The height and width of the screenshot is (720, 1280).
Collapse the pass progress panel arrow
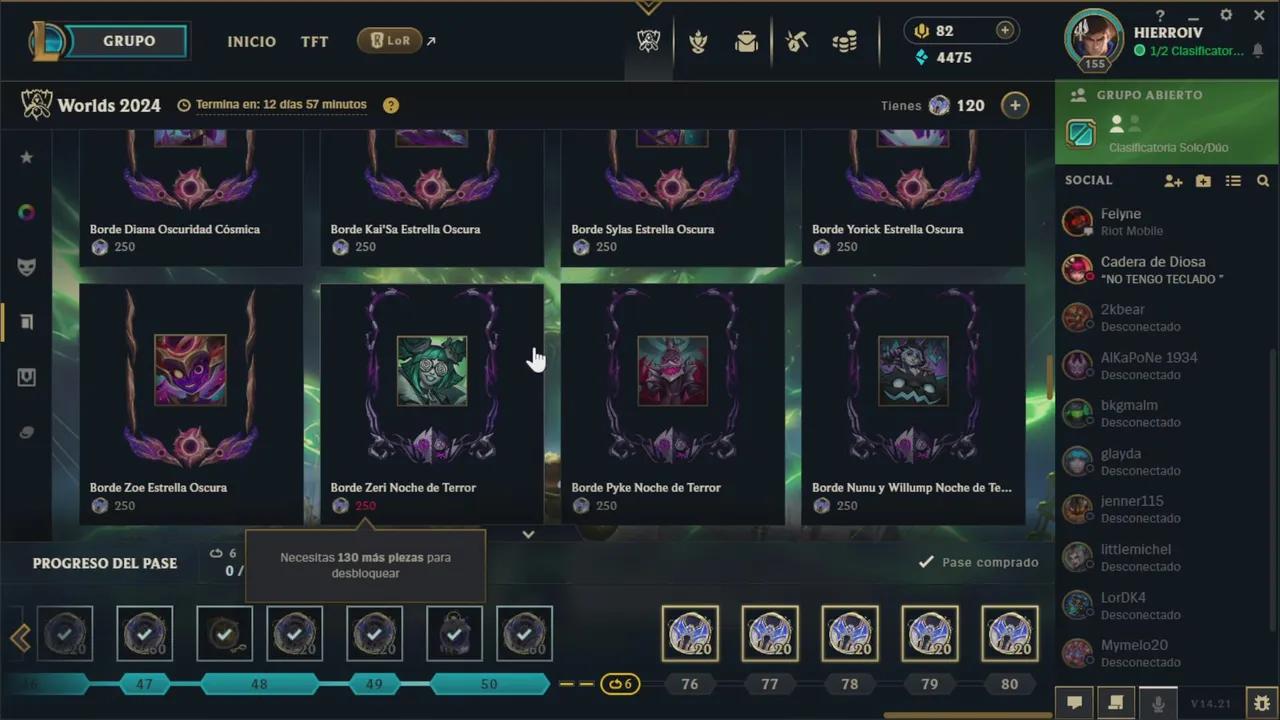click(x=528, y=534)
